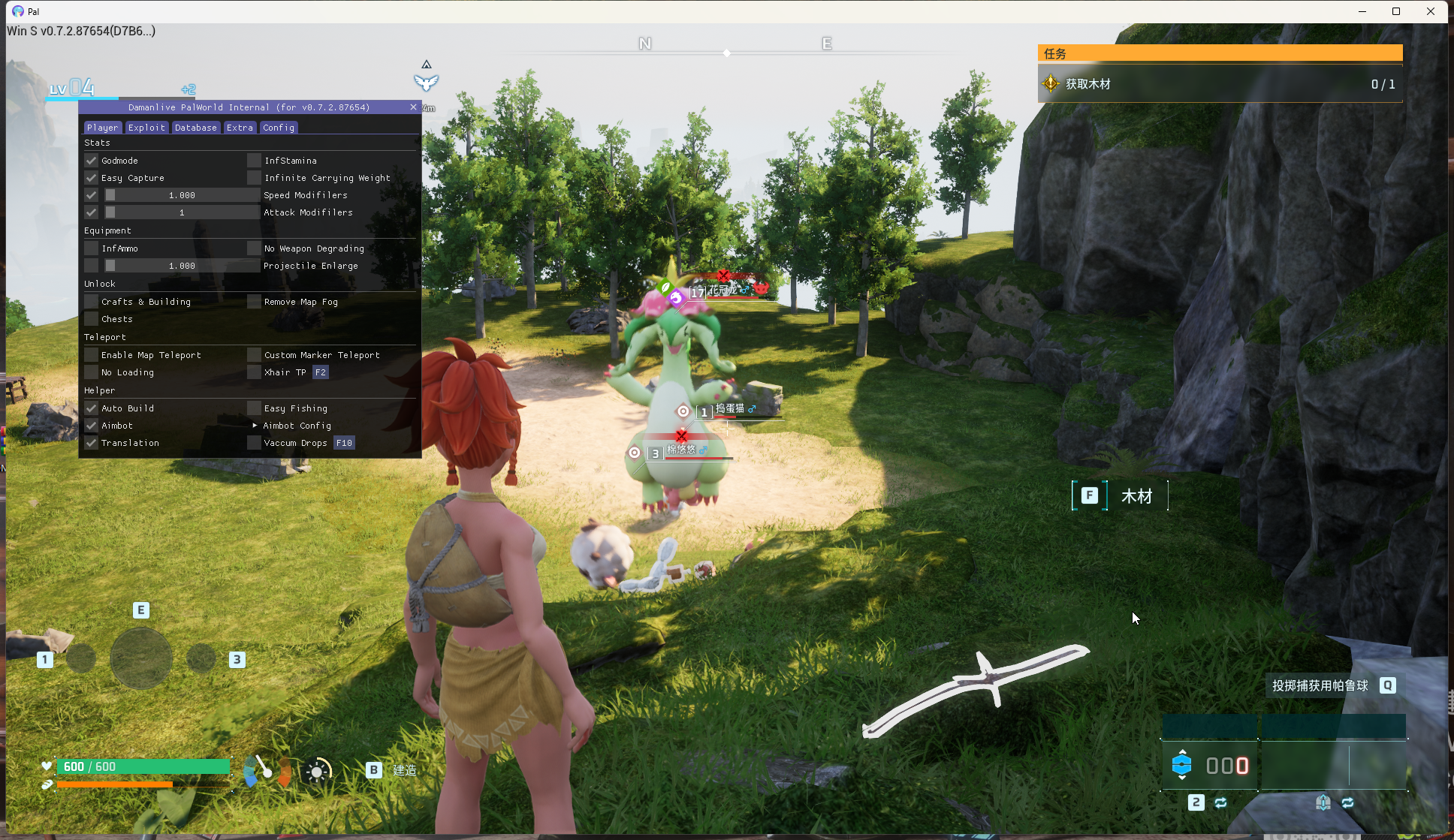Click the F10 hotkey button for Vaccum Drops

point(344,443)
